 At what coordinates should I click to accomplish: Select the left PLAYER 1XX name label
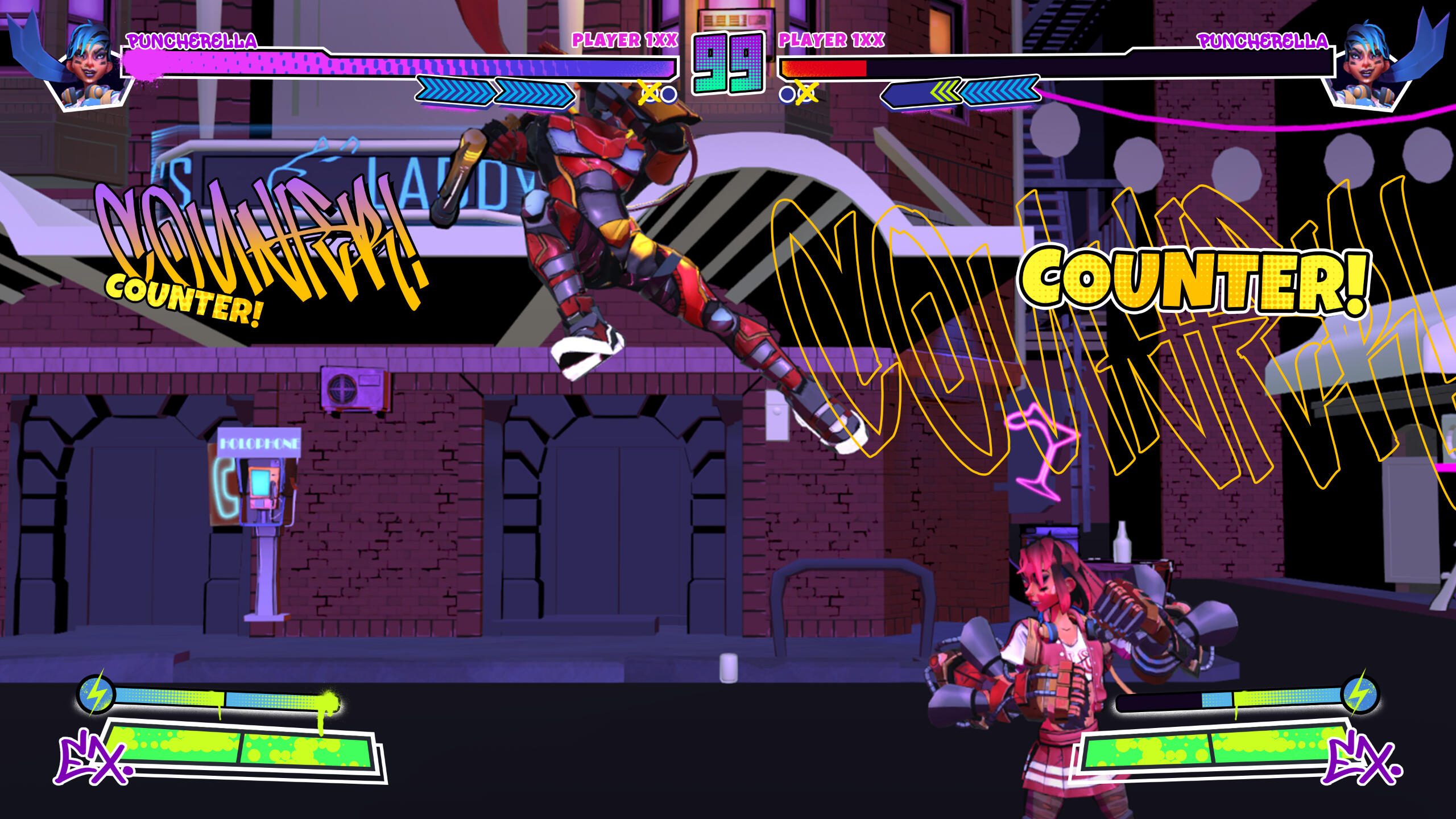tap(624, 40)
